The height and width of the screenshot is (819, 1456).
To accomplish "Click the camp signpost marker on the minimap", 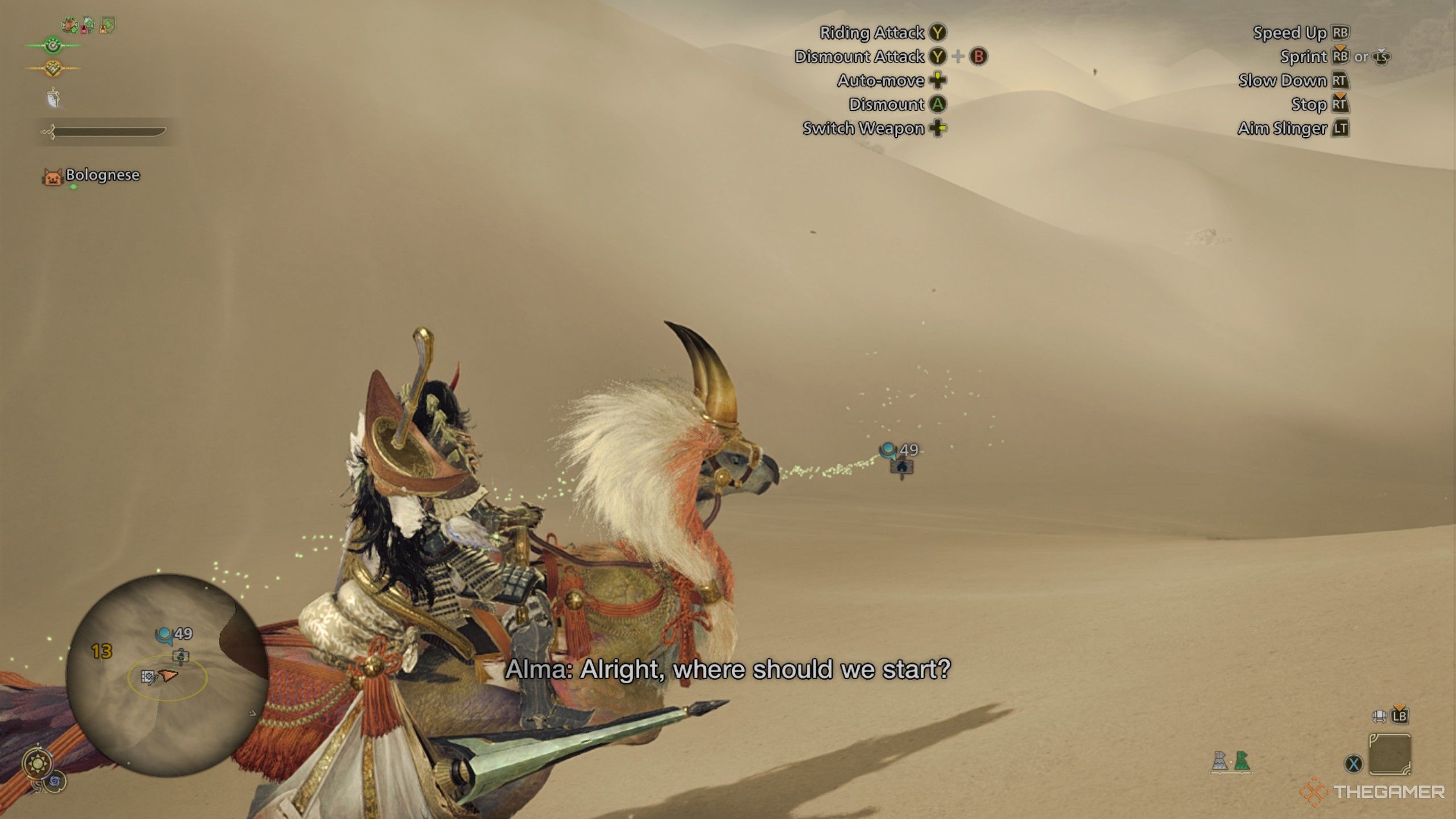I will [181, 656].
